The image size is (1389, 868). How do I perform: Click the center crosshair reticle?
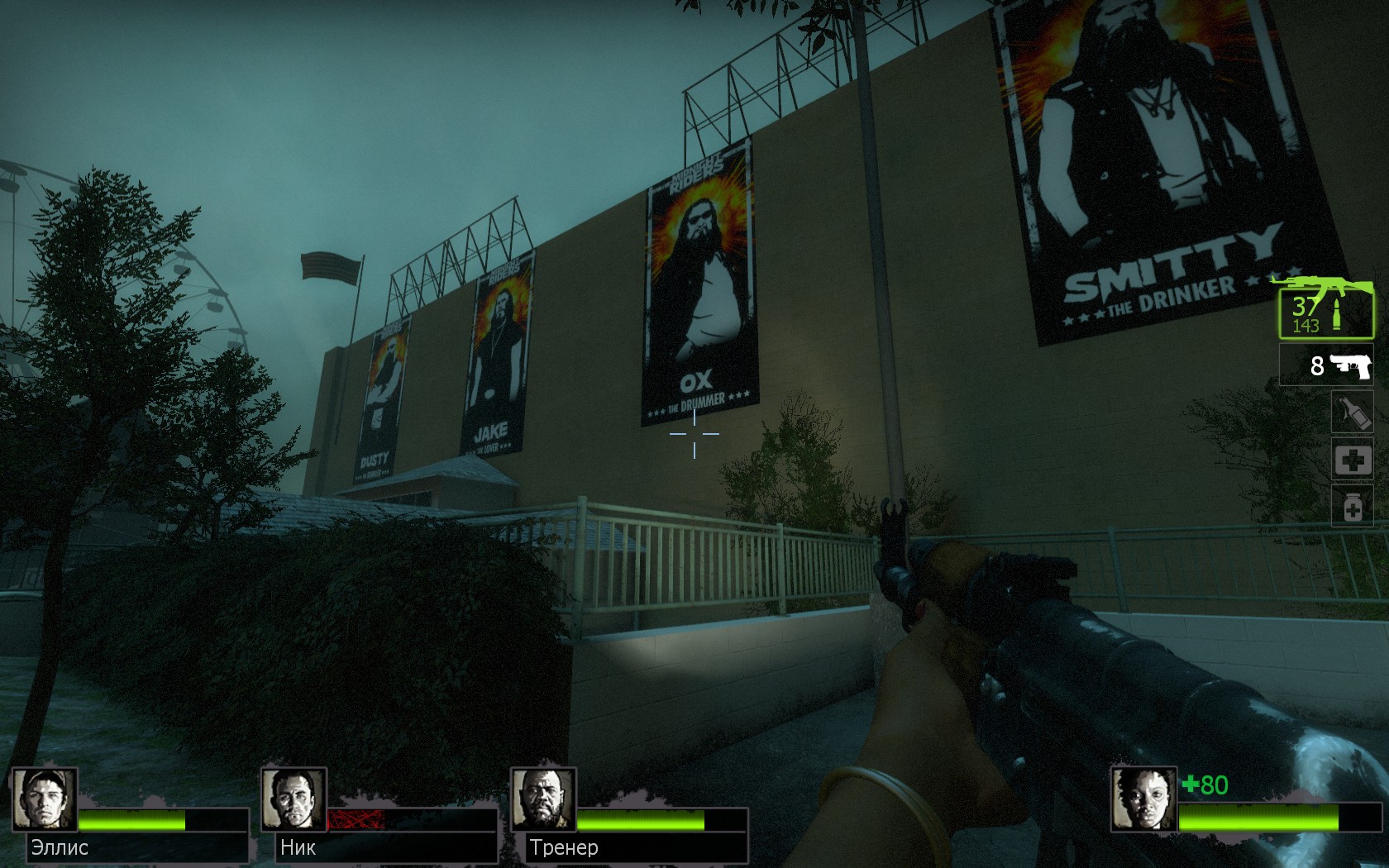[x=694, y=436]
